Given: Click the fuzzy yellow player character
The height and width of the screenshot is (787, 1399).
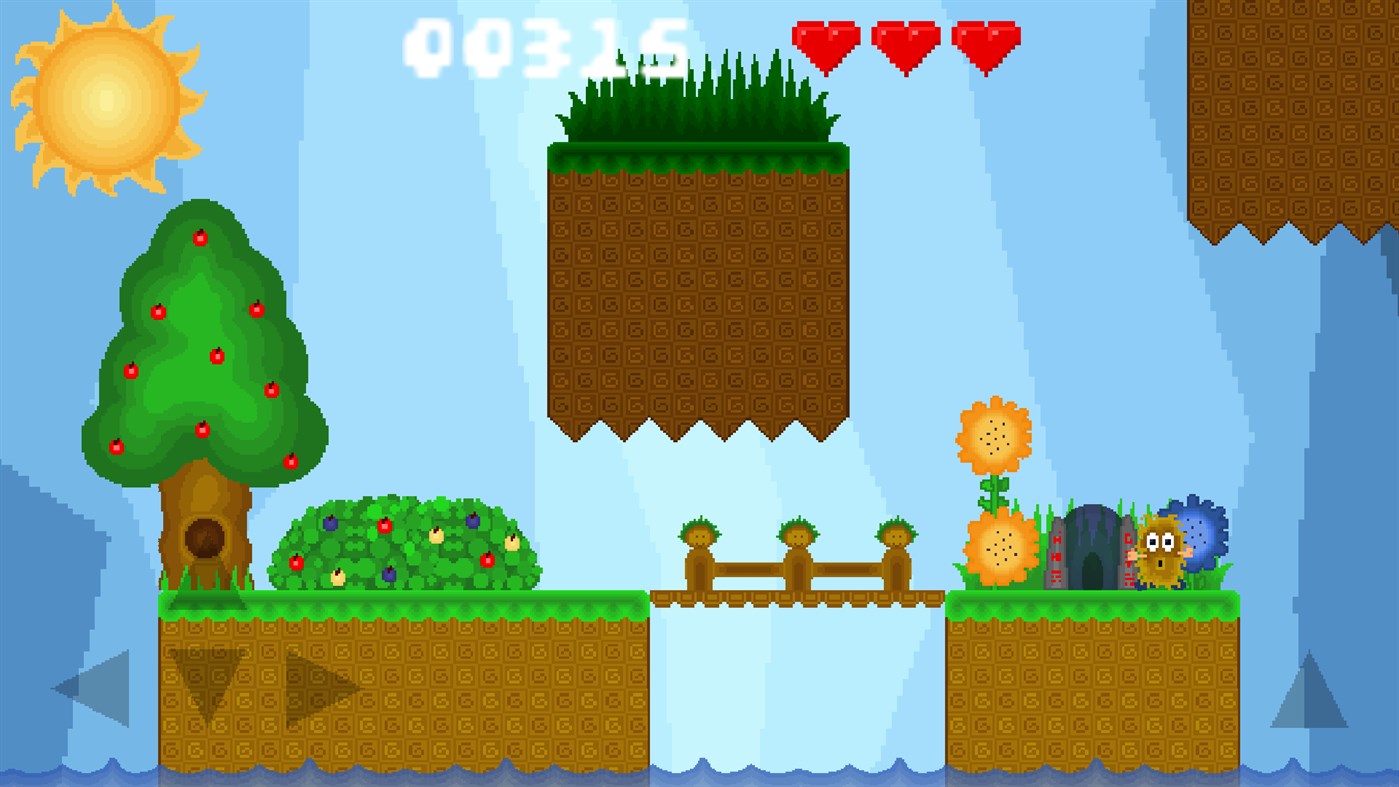Looking at the screenshot, I should click(1160, 551).
